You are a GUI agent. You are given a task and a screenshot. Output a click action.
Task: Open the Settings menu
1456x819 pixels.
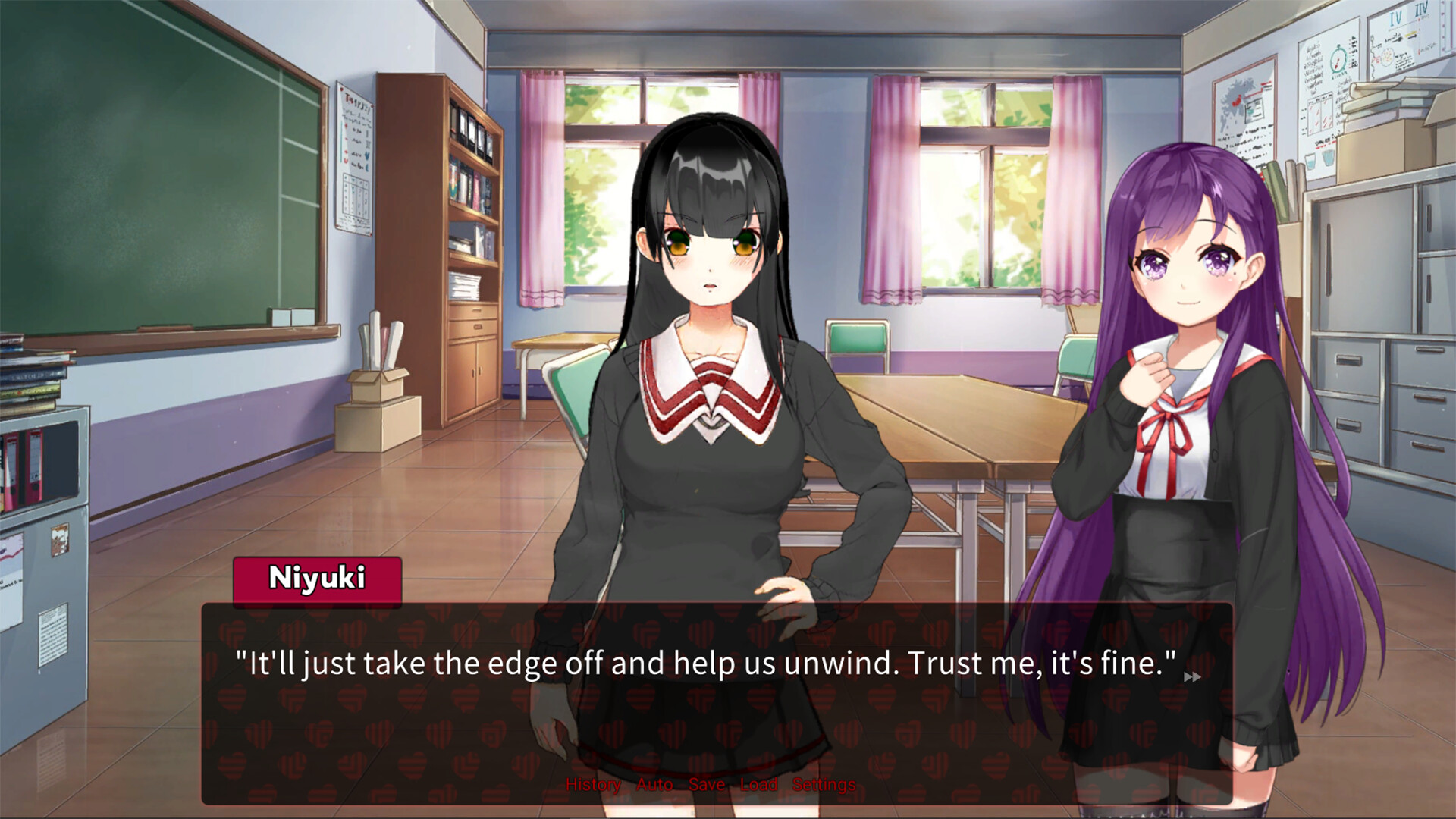click(x=824, y=785)
